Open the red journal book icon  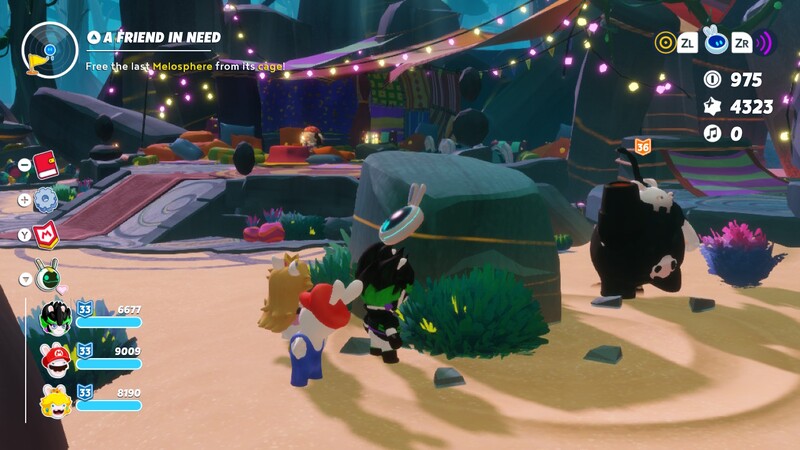click(45, 163)
